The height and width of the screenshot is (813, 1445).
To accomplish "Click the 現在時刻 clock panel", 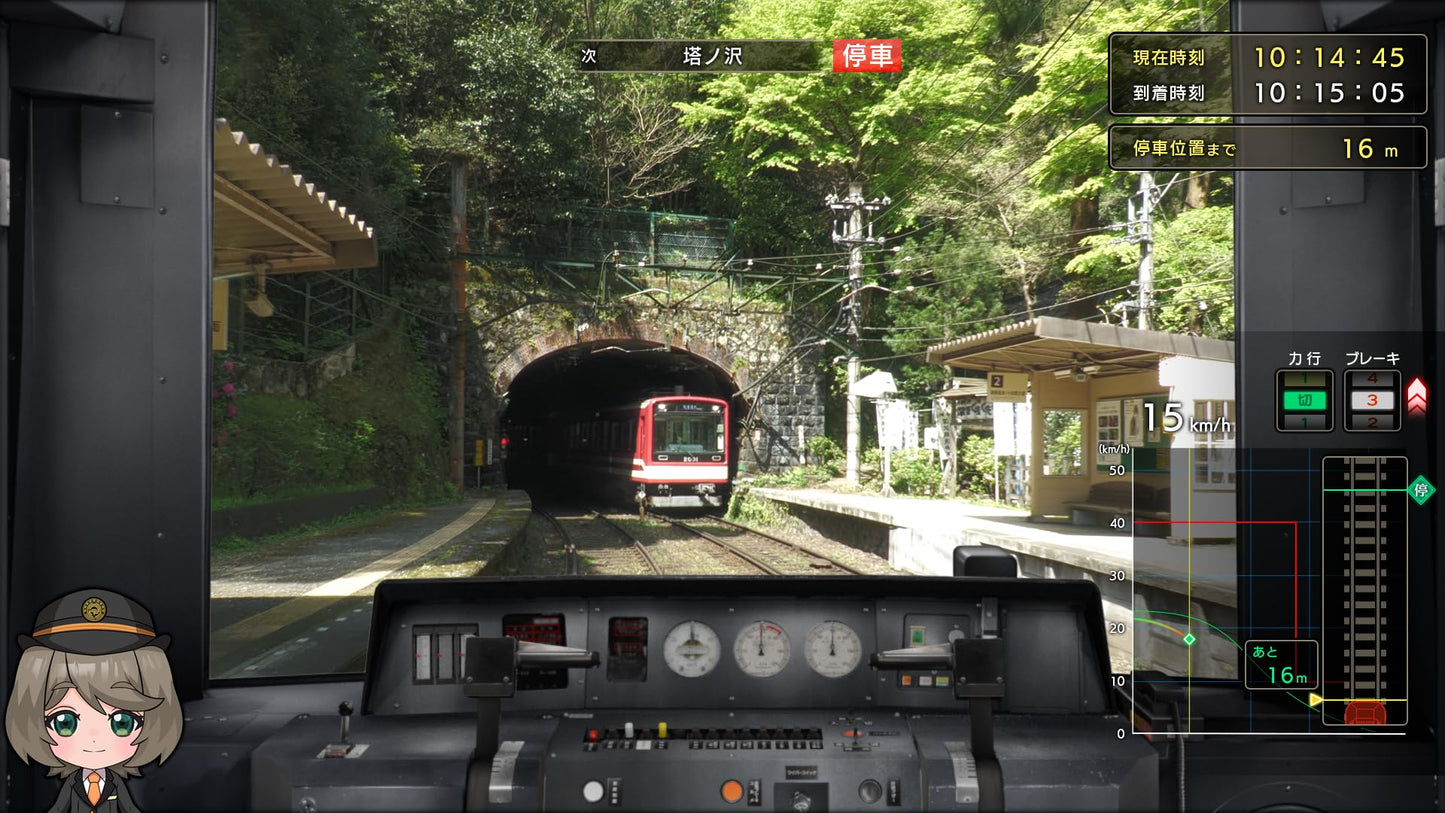I will tap(1267, 58).
